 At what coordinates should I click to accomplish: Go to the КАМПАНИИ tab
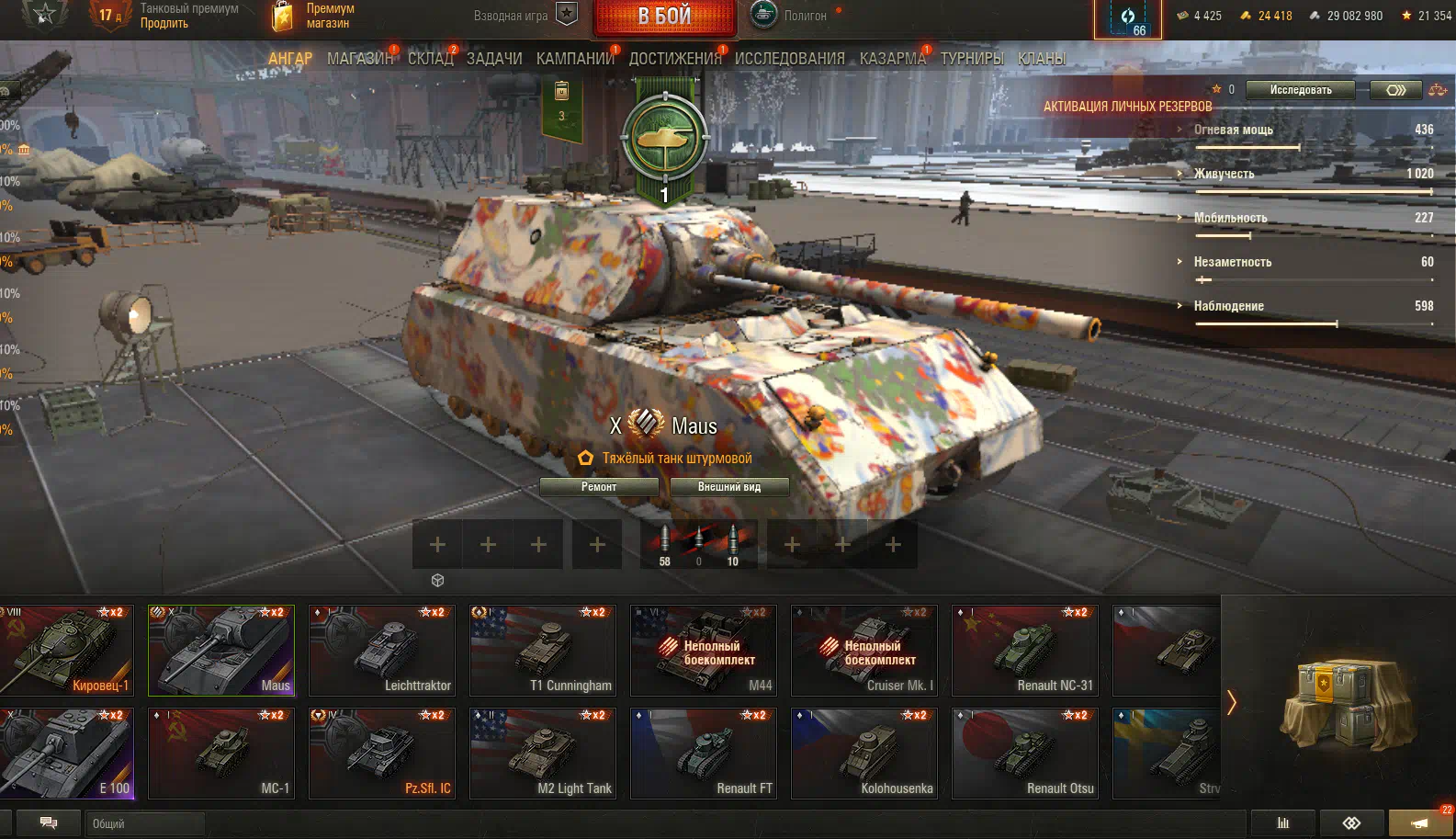click(575, 59)
